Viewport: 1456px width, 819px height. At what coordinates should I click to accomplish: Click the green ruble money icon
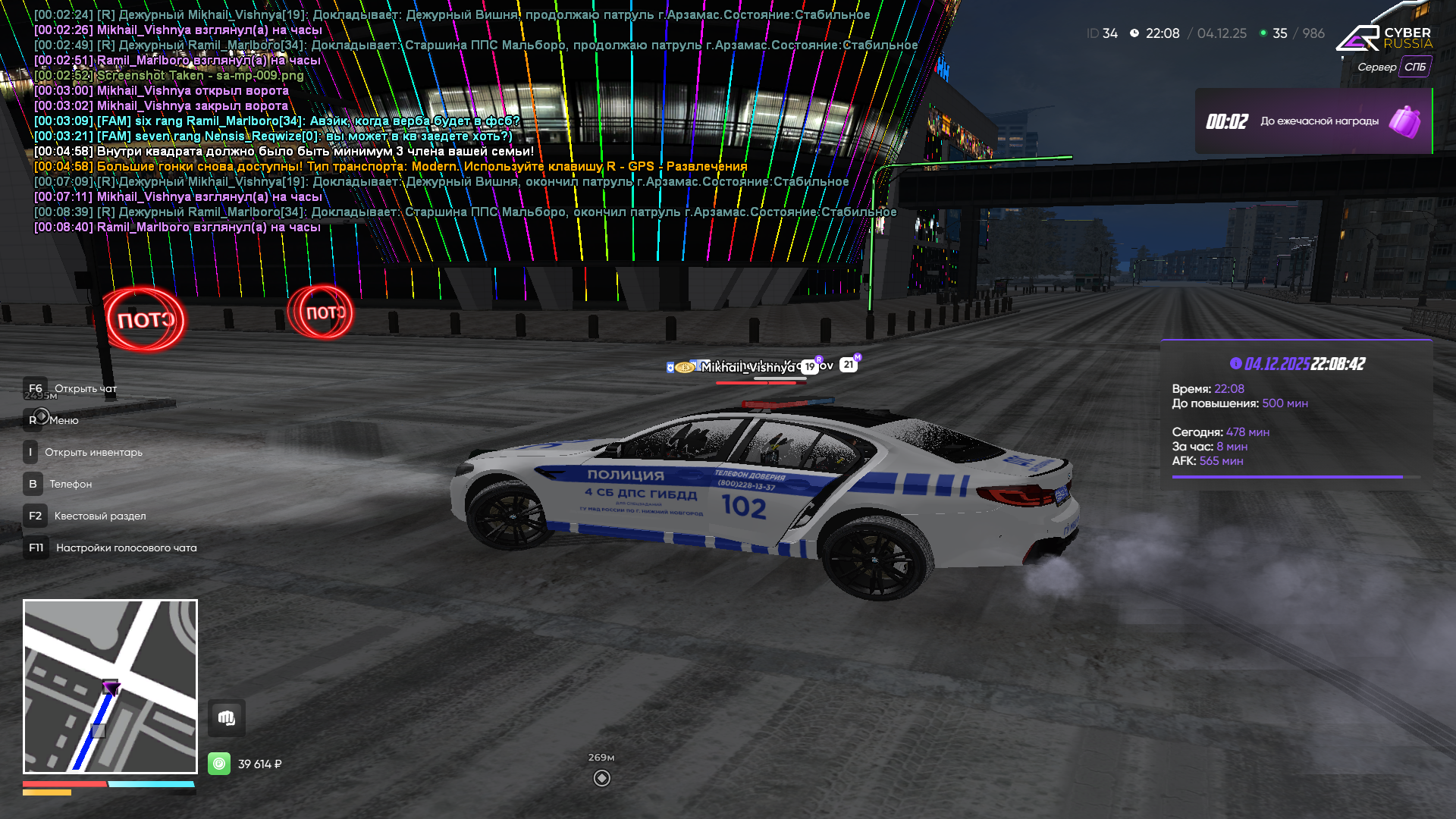coord(219,764)
